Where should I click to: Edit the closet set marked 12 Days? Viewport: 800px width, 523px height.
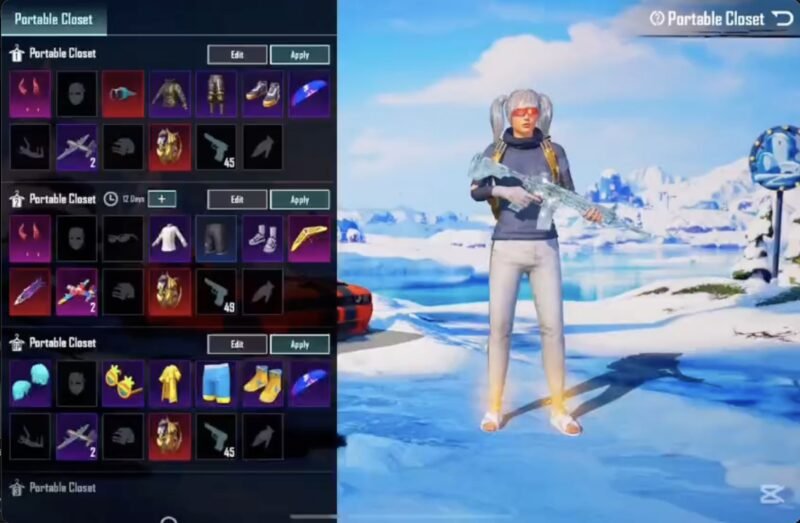[237, 199]
